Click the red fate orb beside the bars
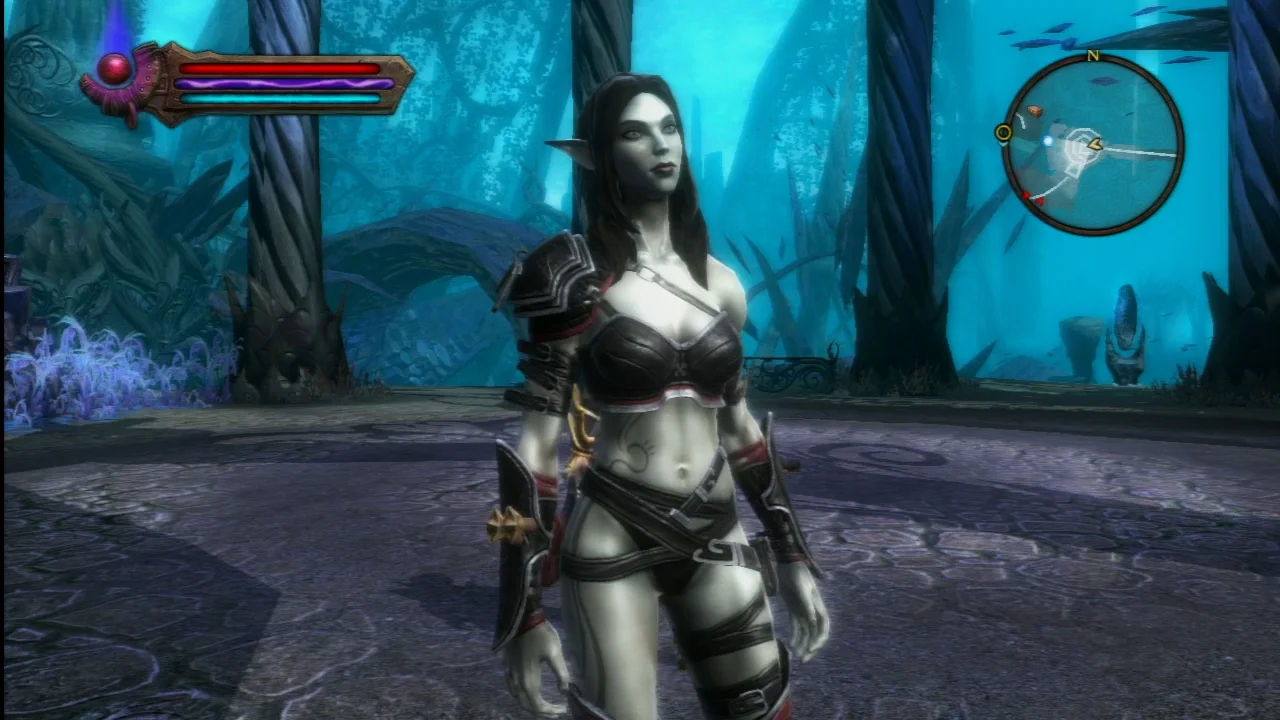This screenshot has height=720, width=1280. (x=116, y=69)
